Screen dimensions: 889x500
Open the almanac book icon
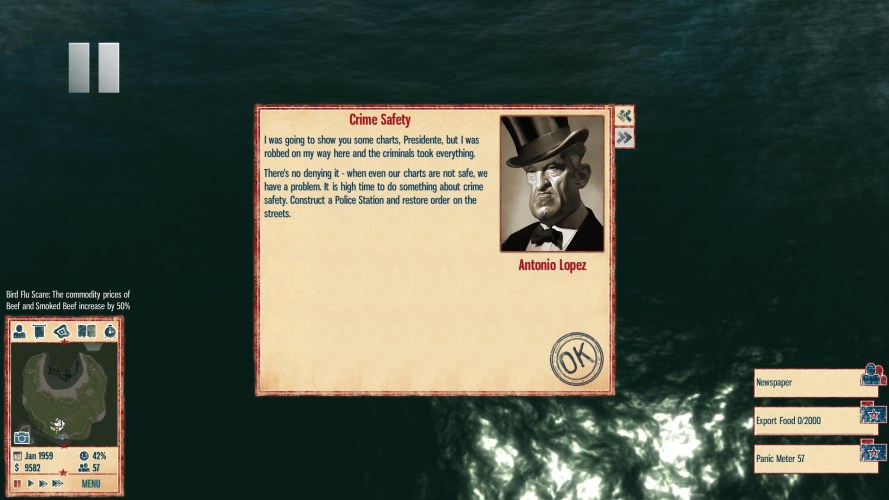coord(86,331)
